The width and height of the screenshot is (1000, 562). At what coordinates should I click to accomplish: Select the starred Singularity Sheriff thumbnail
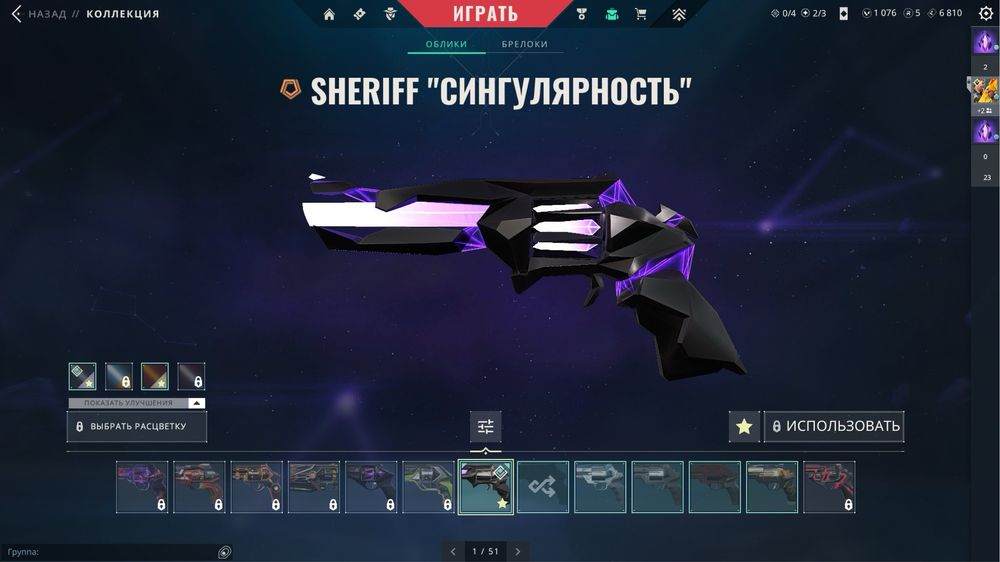(x=486, y=487)
